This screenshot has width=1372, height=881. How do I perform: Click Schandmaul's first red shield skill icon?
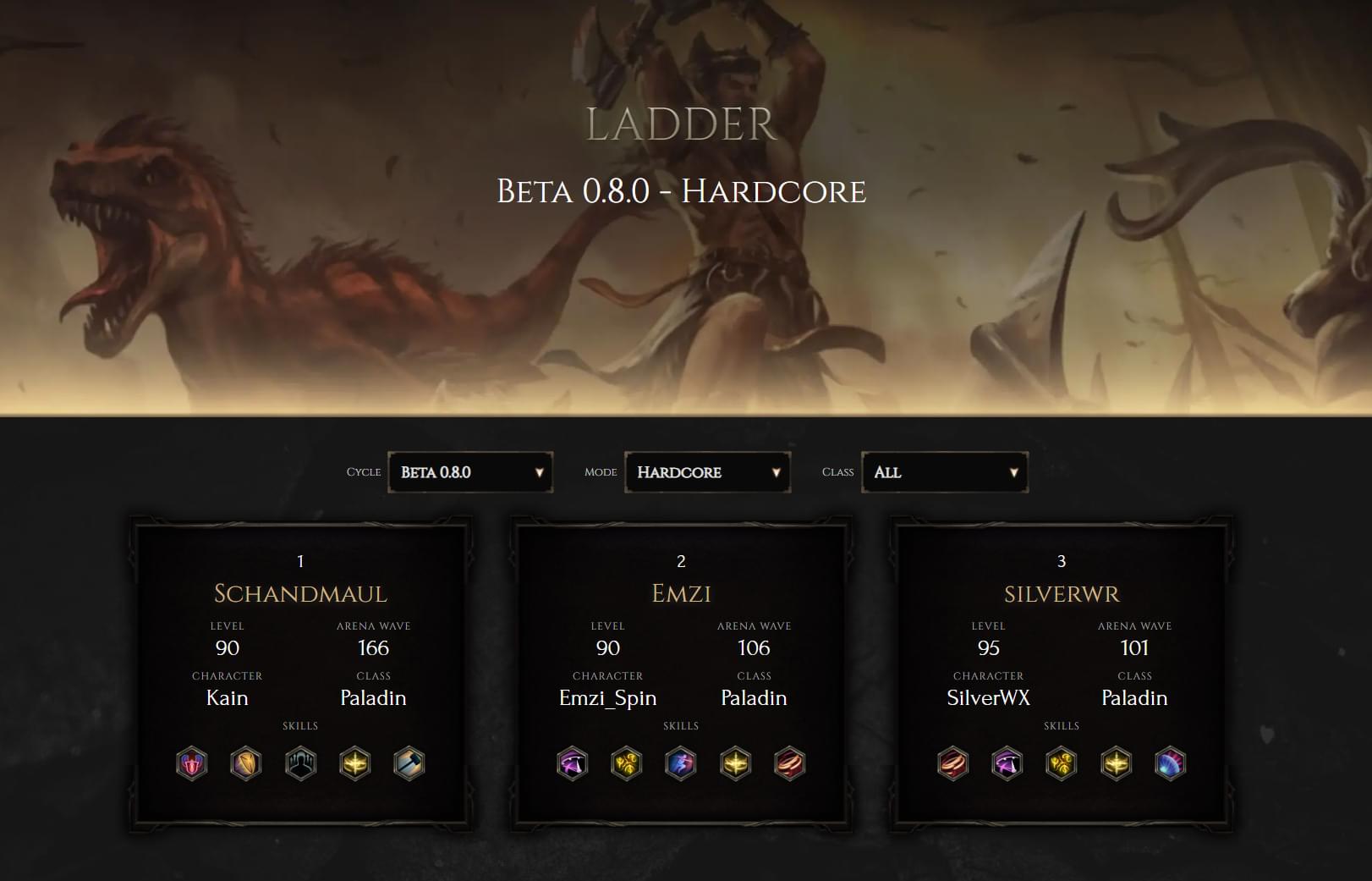coord(191,763)
